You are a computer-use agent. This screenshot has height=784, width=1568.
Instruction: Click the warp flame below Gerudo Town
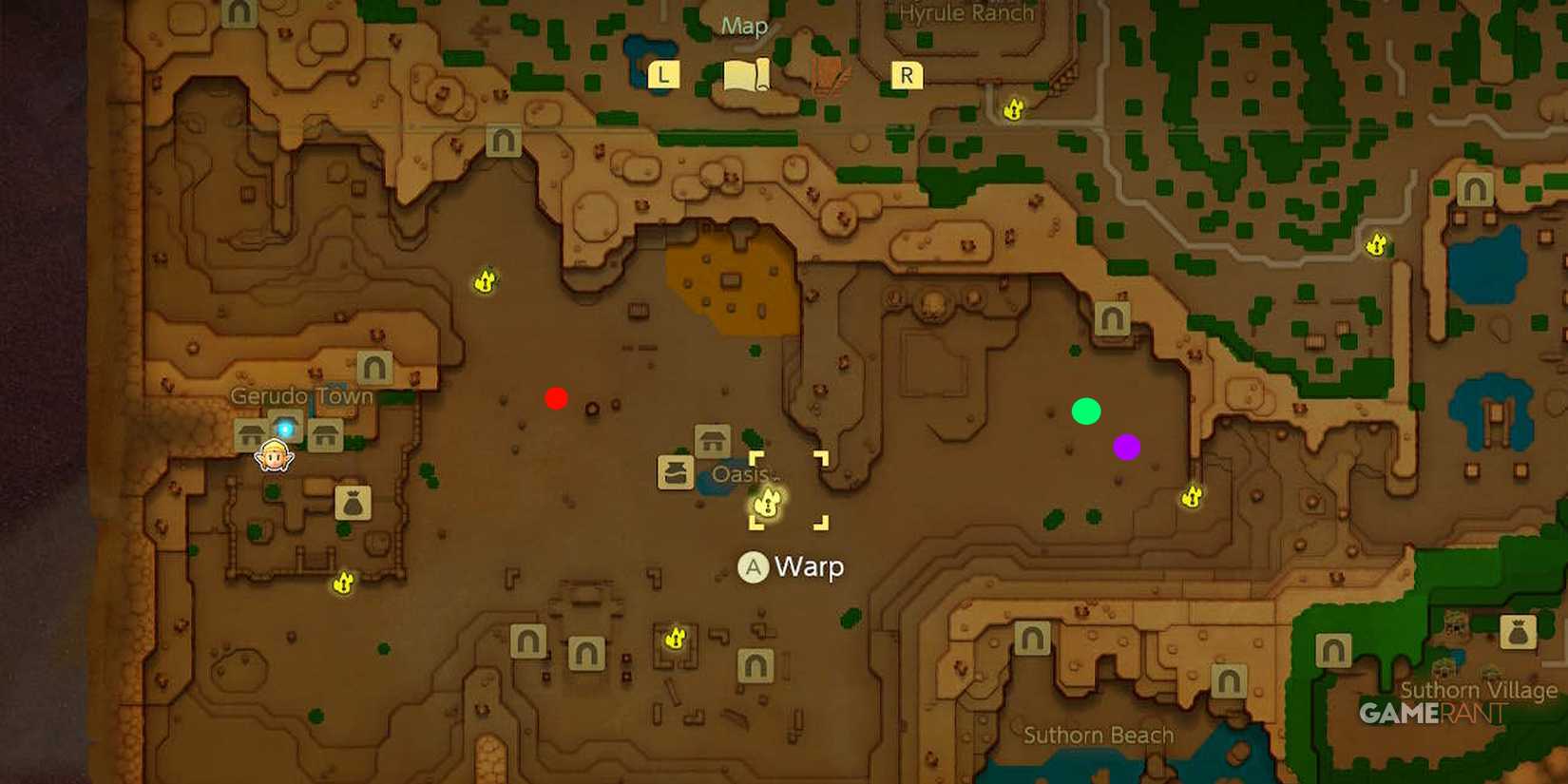tap(342, 582)
